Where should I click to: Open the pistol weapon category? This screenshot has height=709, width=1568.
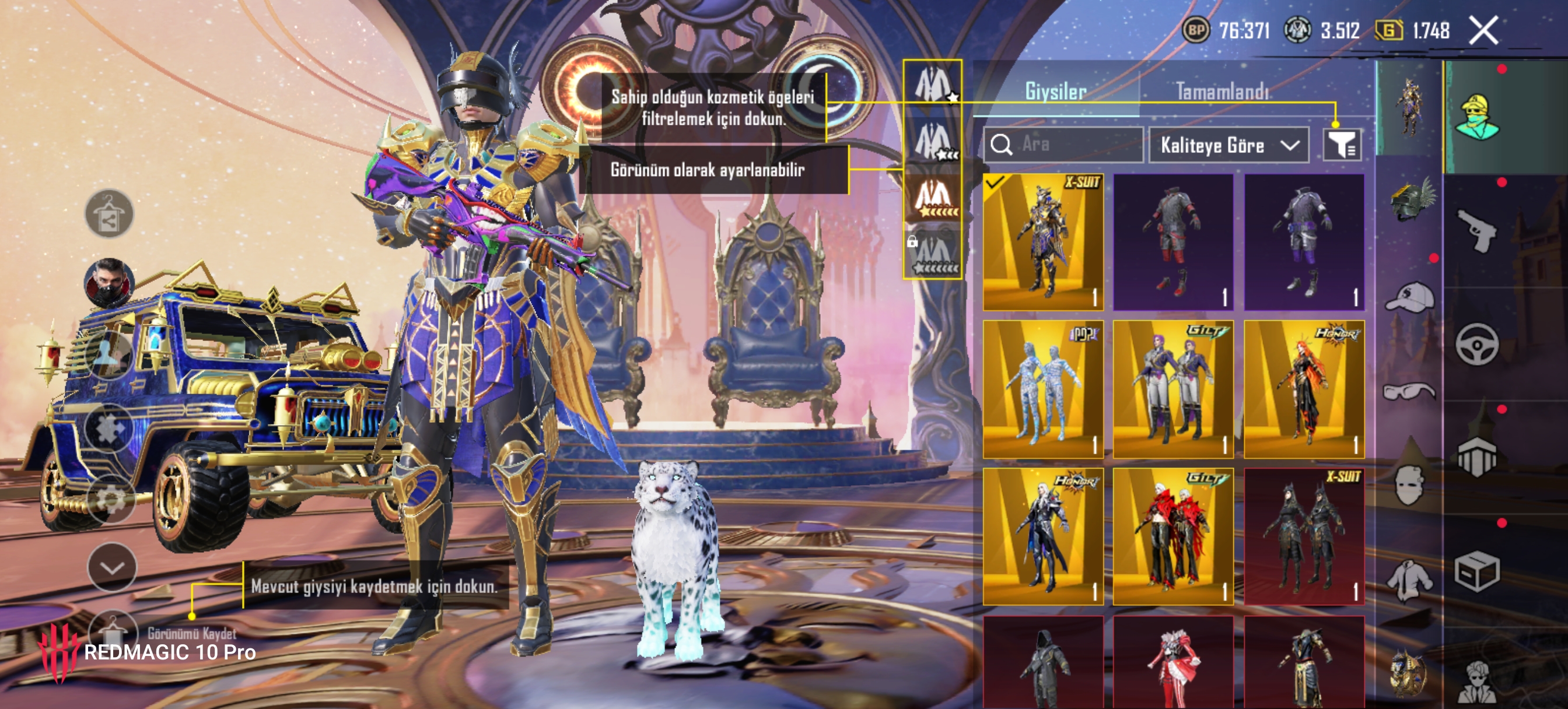[x=1476, y=230]
